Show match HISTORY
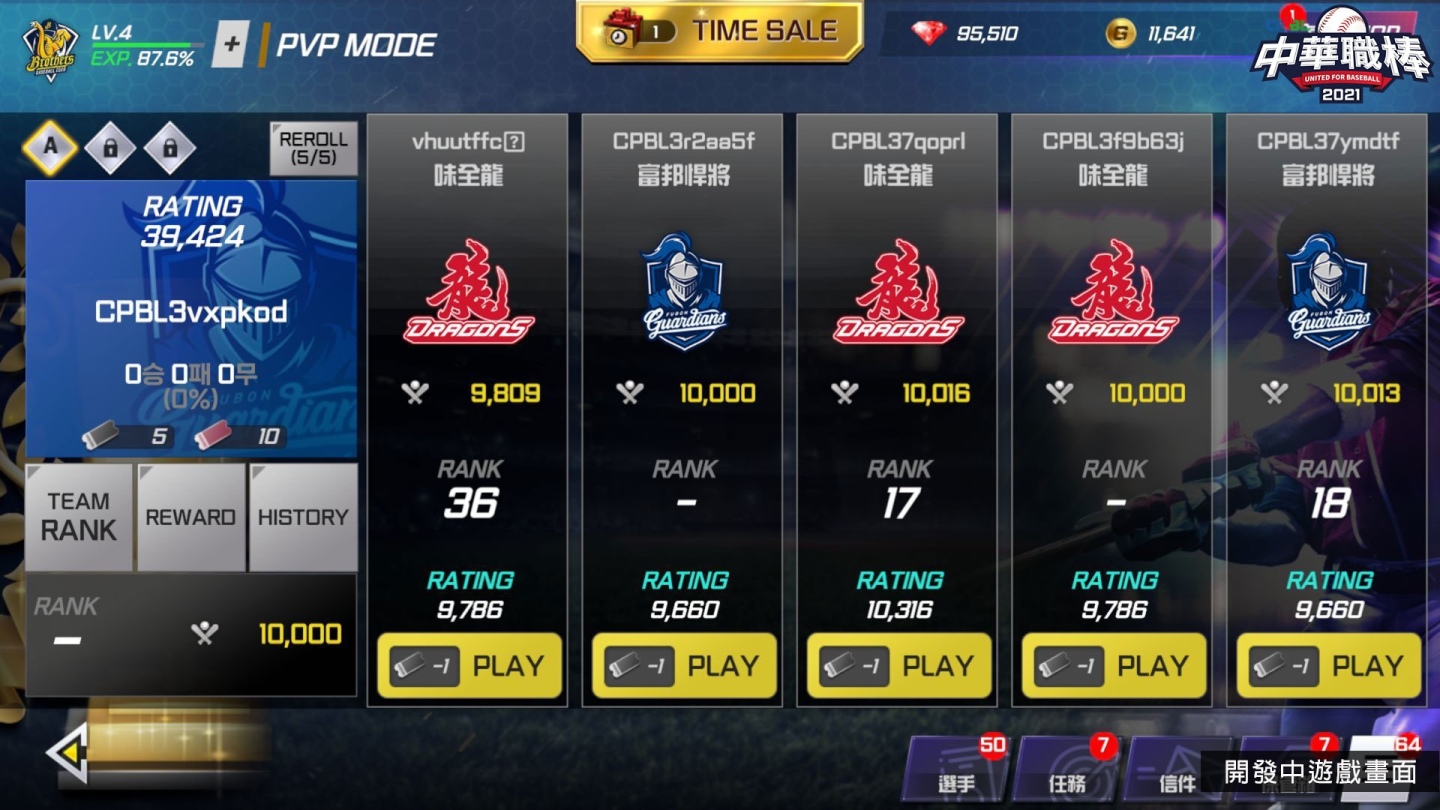The image size is (1440, 810). pyautogui.click(x=303, y=516)
